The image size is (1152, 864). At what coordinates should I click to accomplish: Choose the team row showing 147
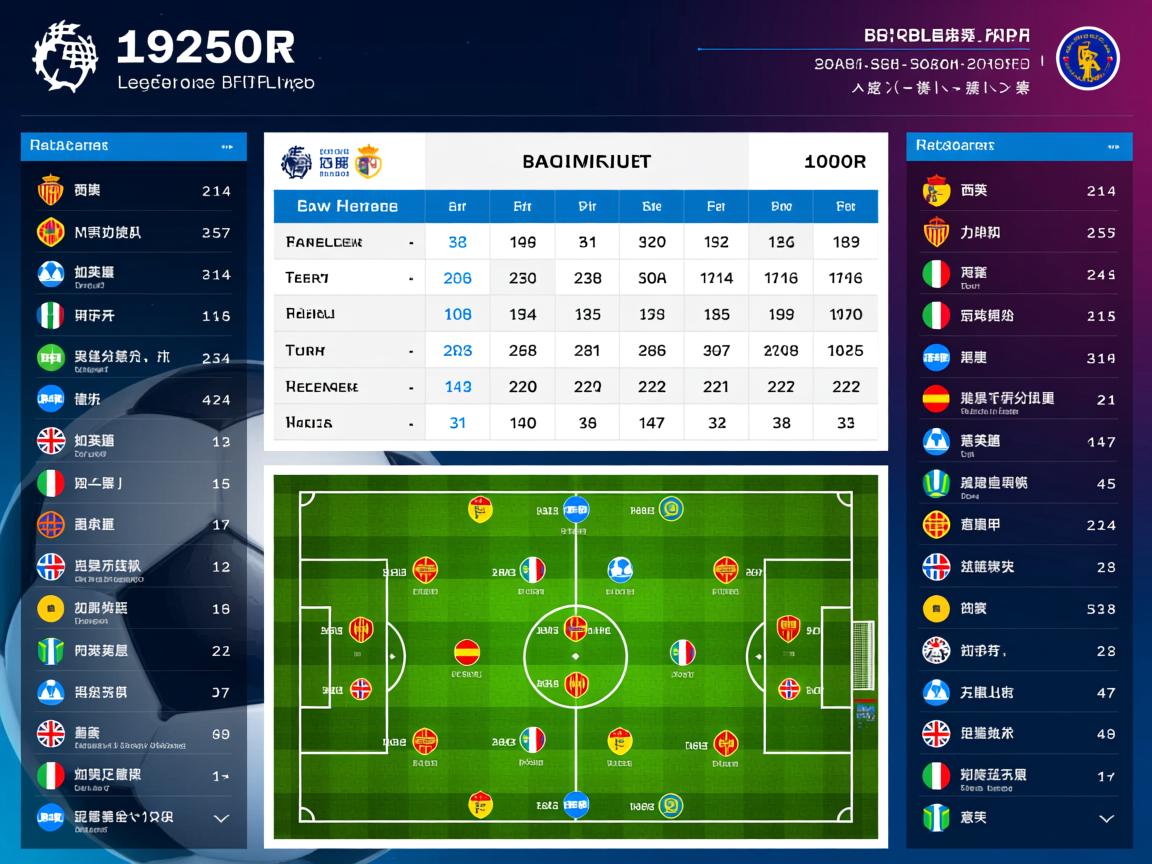tap(1019, 441)
